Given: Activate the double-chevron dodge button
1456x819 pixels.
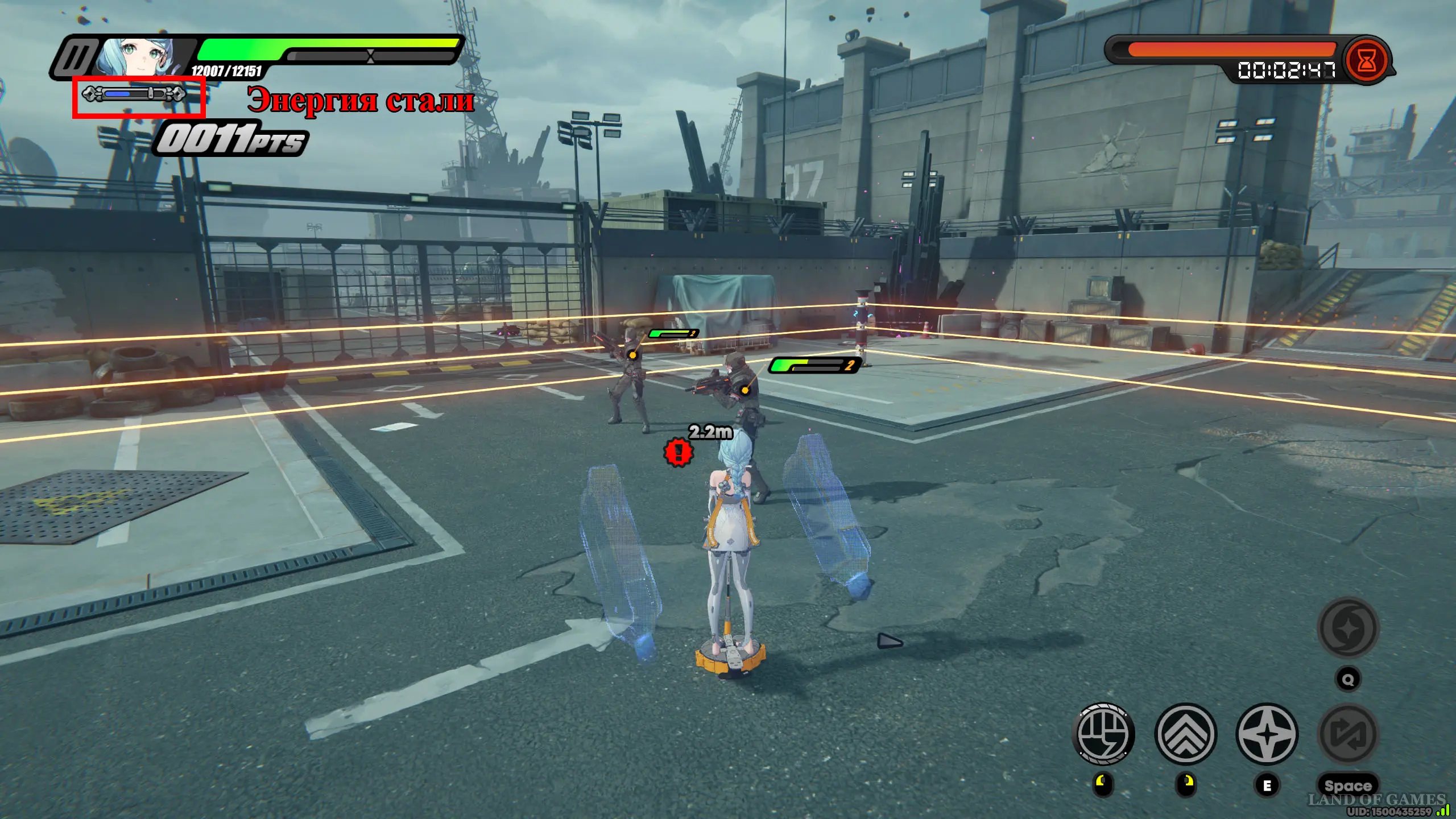Looking at the screenshot, I should (1186, 734).
